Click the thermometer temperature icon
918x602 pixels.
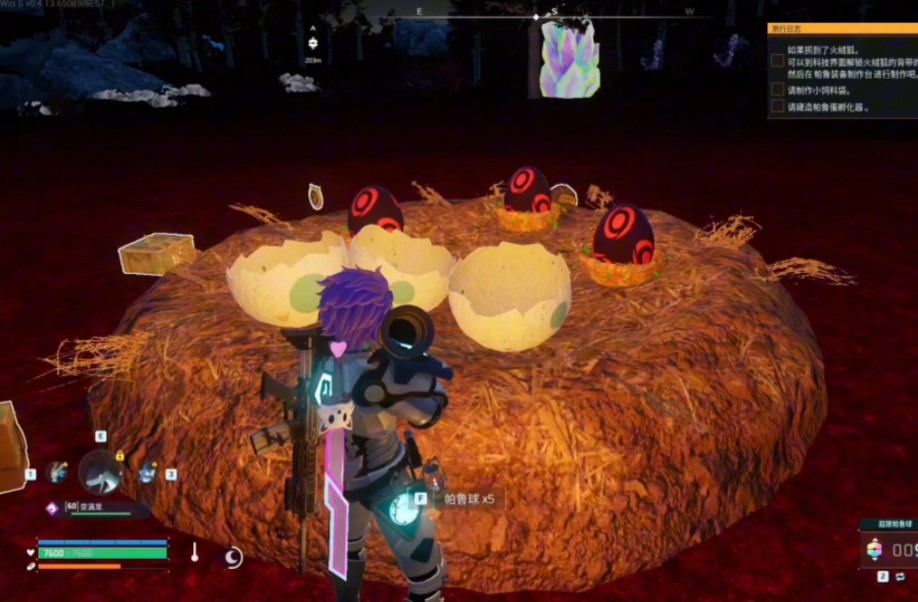195,551
